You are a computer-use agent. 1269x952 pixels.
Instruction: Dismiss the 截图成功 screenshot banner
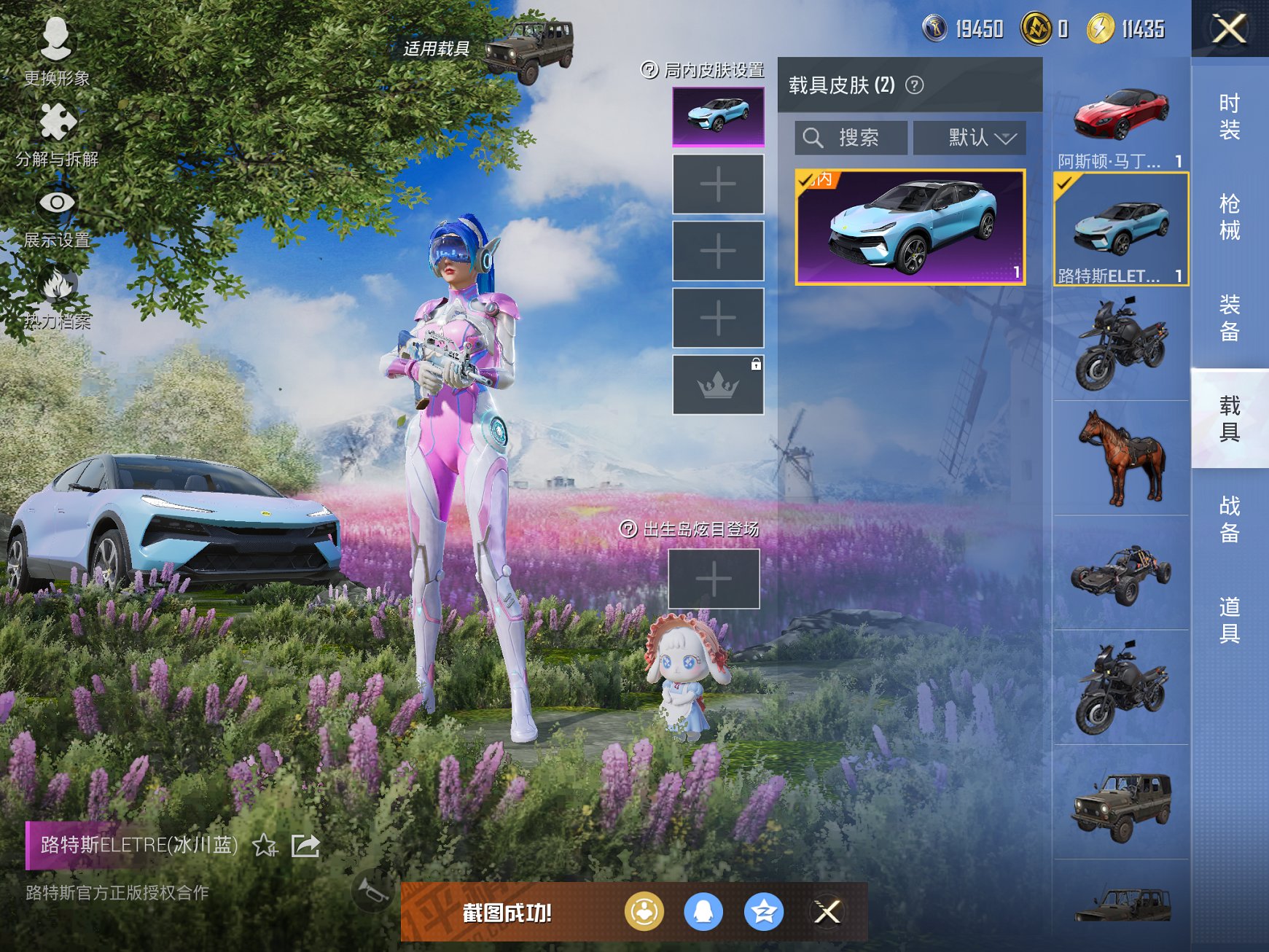tap(827, 911)
